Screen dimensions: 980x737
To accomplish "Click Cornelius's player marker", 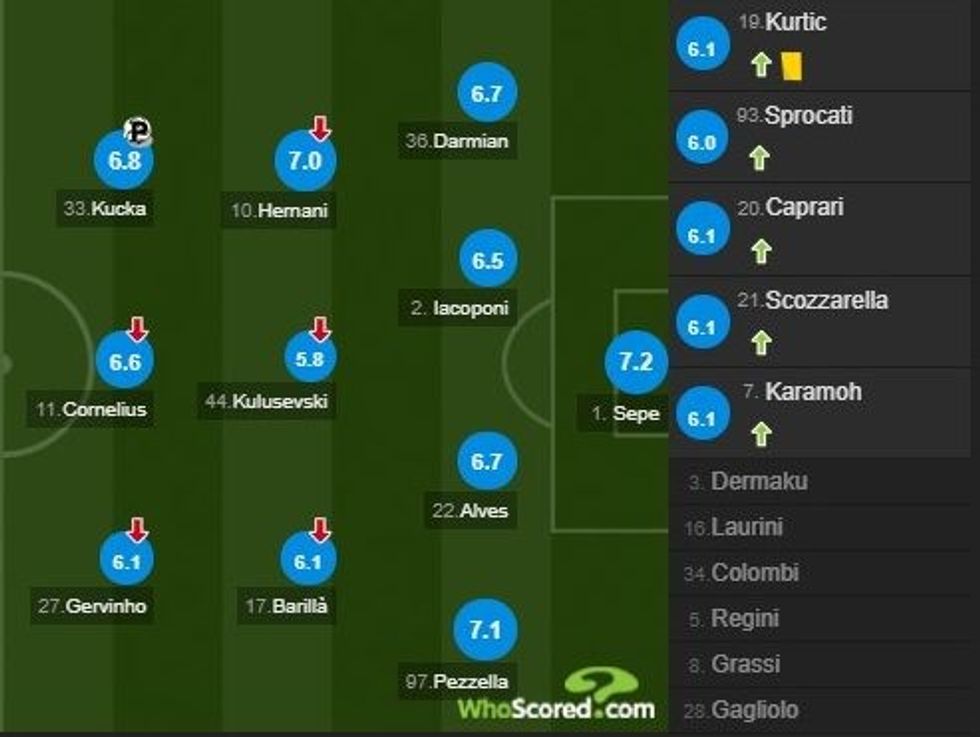I will pyautogui.click(x=124, y=361).
